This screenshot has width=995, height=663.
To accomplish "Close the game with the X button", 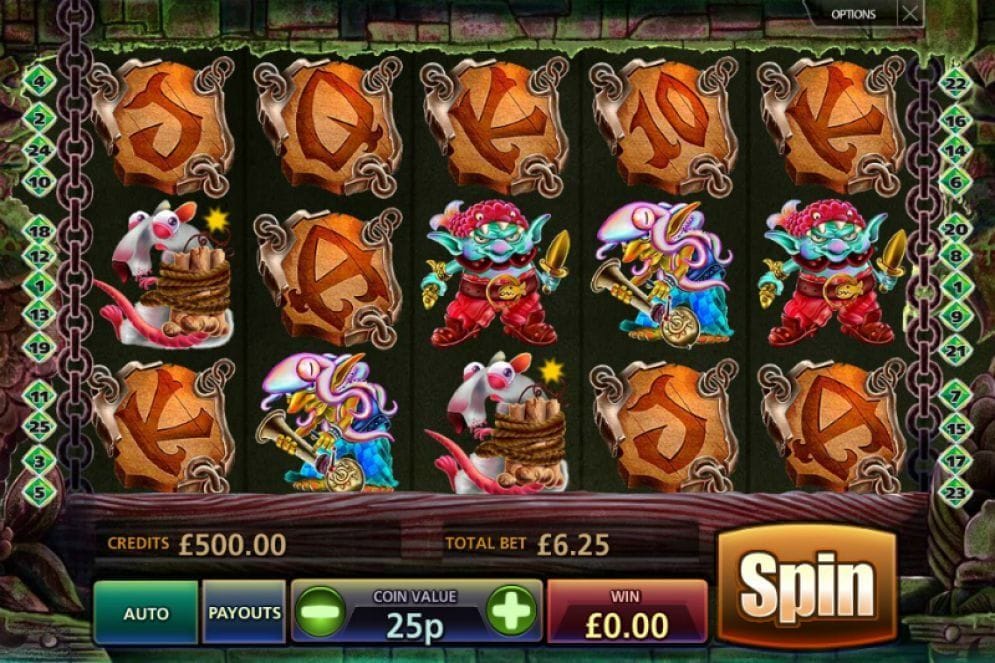I will pyautogui.click(x=909, y=14).
